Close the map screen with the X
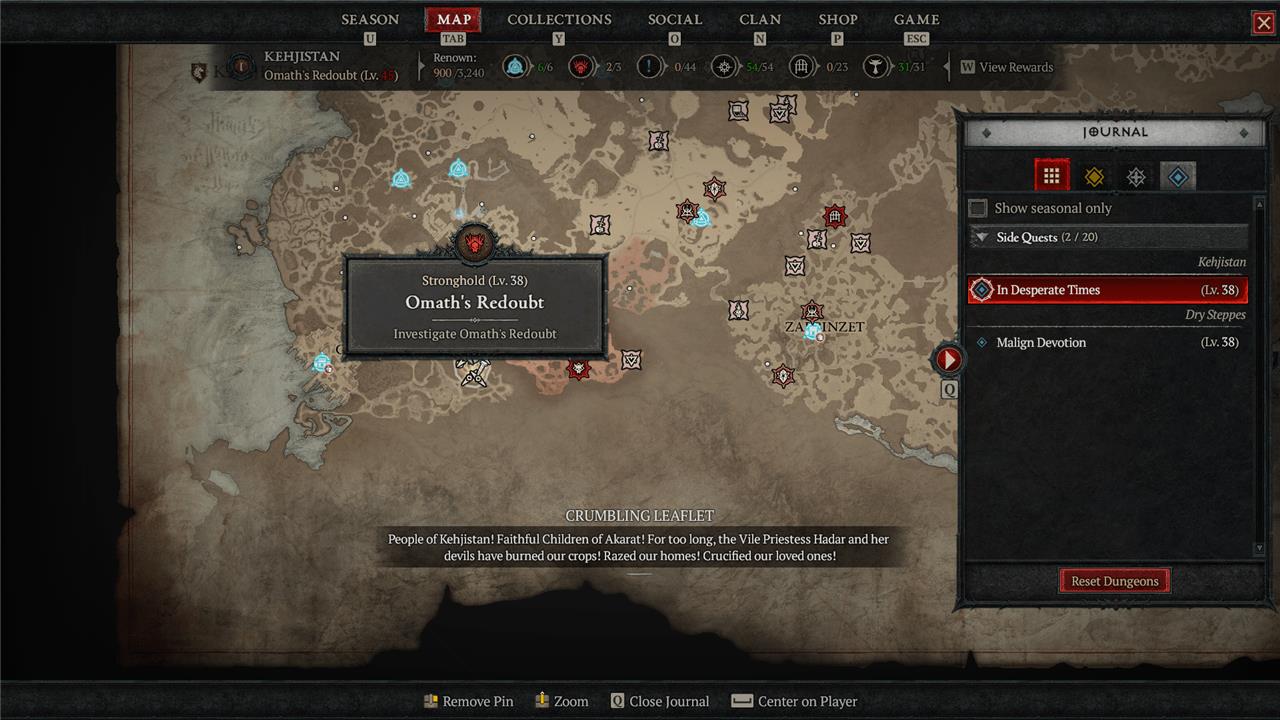Viewport: 1280px width, 720px height. (x=1263, y=22)
